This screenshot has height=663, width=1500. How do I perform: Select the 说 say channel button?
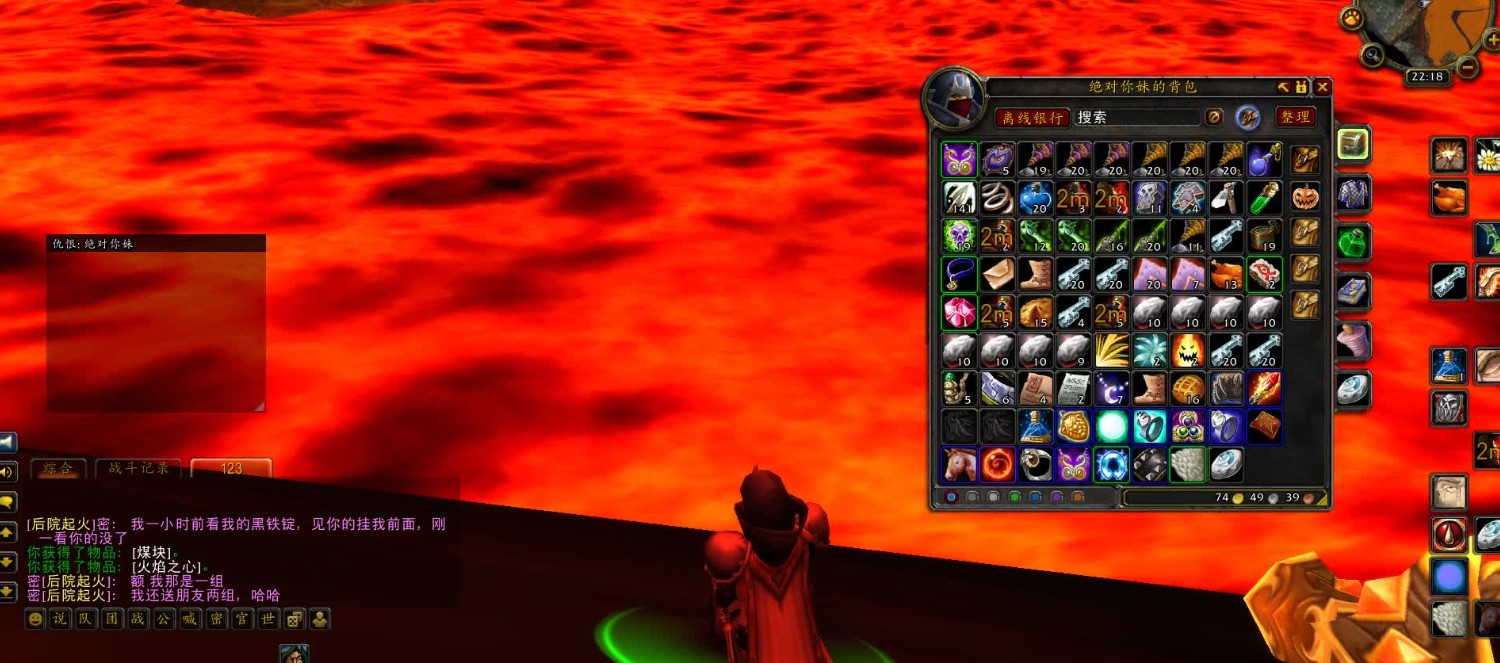point(62,619)
